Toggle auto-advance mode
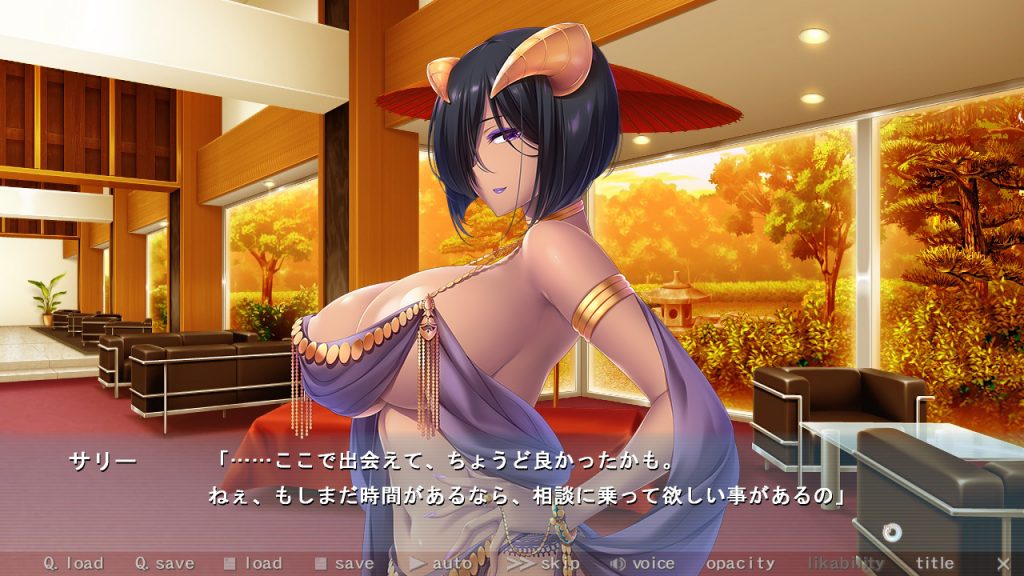The width and height of the screenshot is (1024, 576). pos(442,563)
